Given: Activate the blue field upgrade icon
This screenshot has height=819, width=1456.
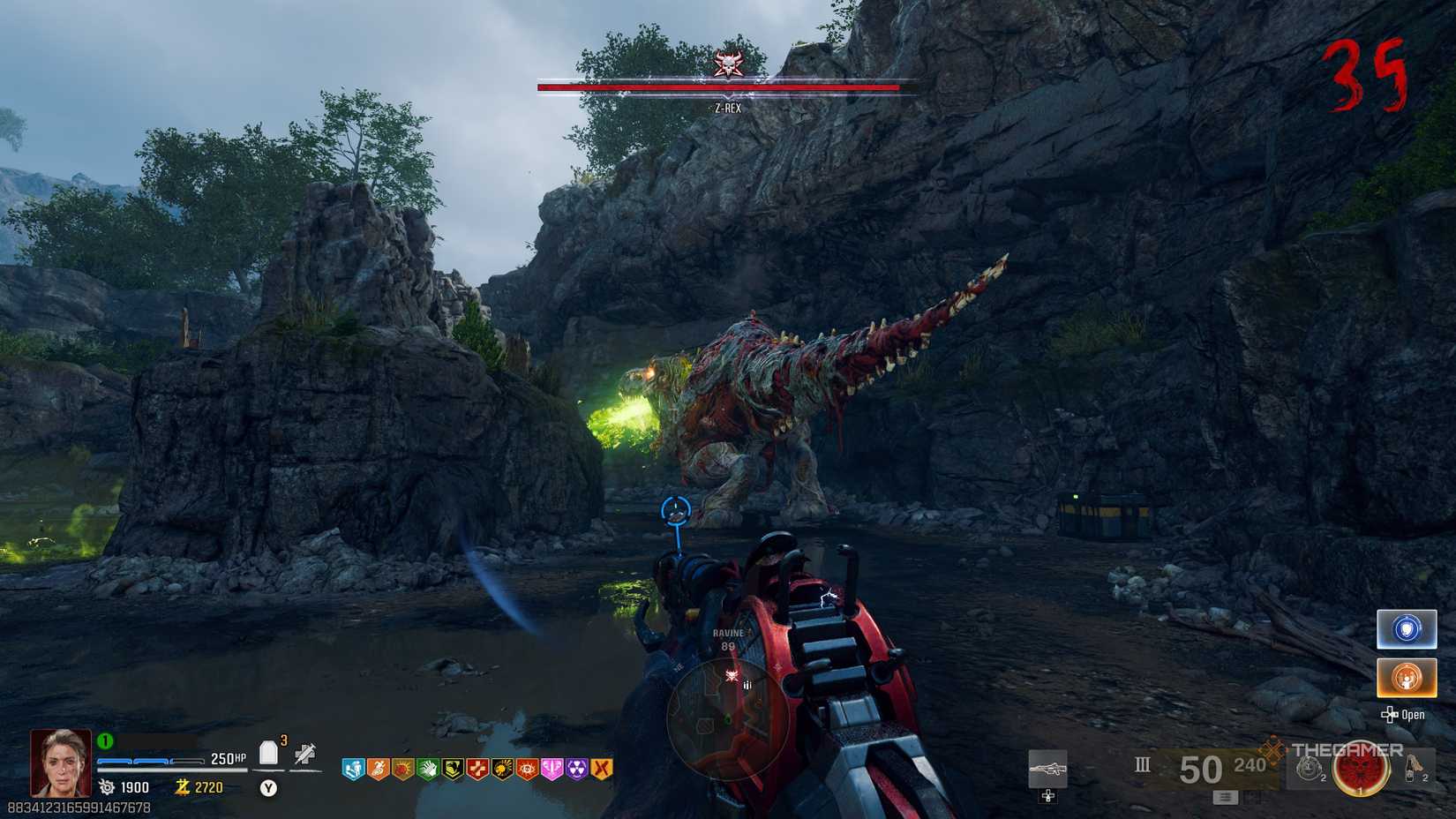Looking at the screenshot, I should point(1406,628).
